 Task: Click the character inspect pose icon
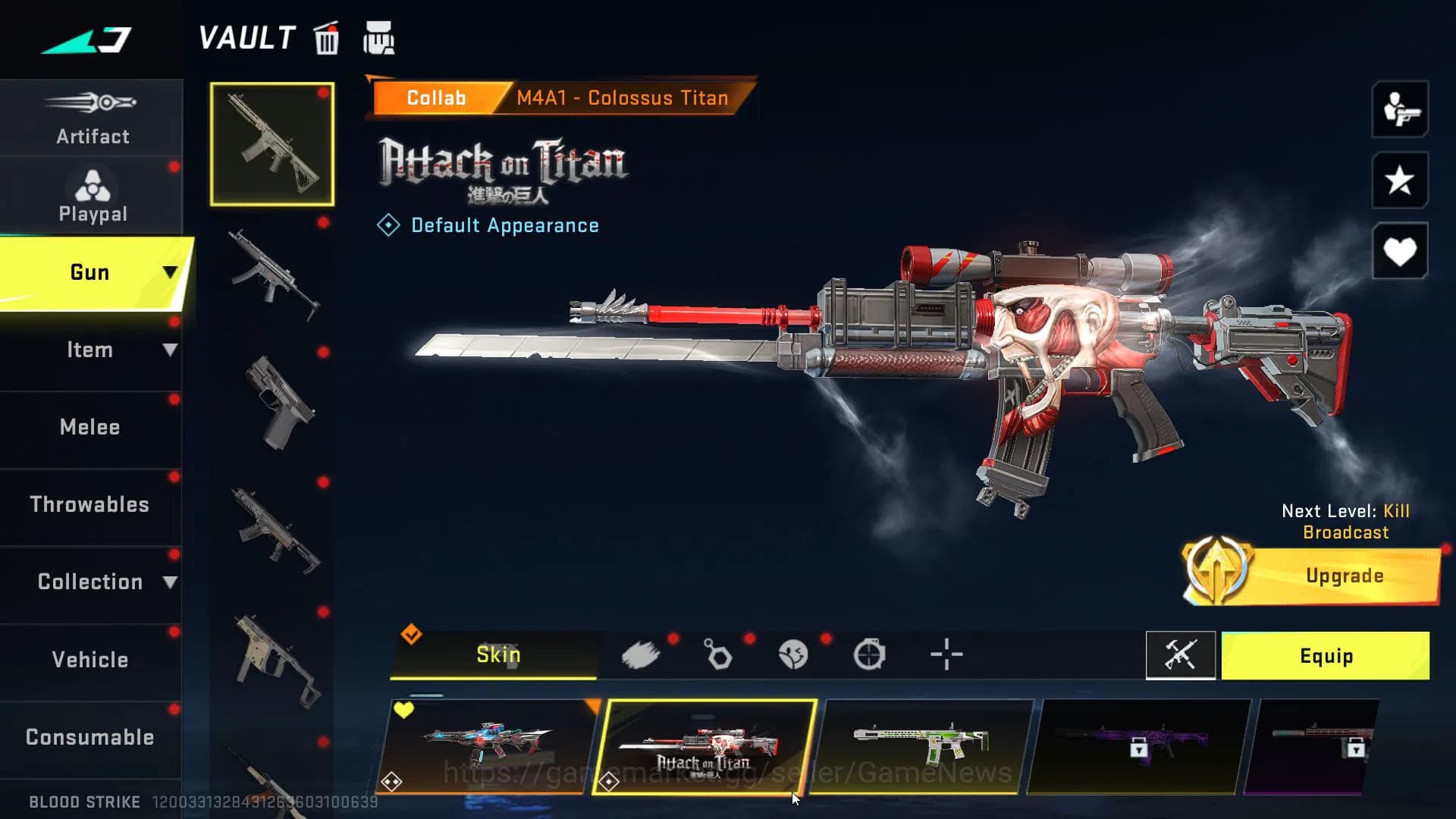[1399, 109]
